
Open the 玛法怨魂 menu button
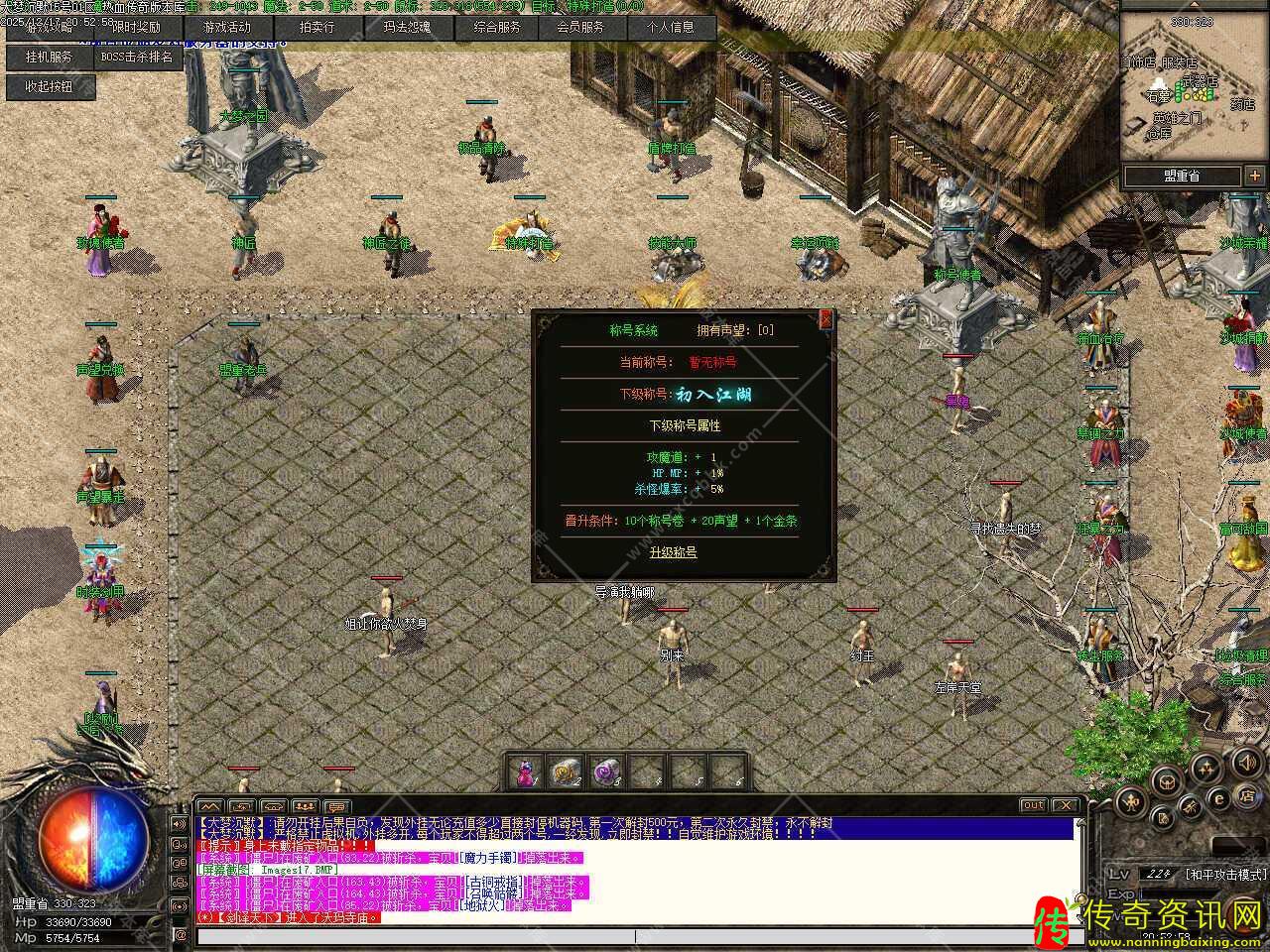(407, 28)
